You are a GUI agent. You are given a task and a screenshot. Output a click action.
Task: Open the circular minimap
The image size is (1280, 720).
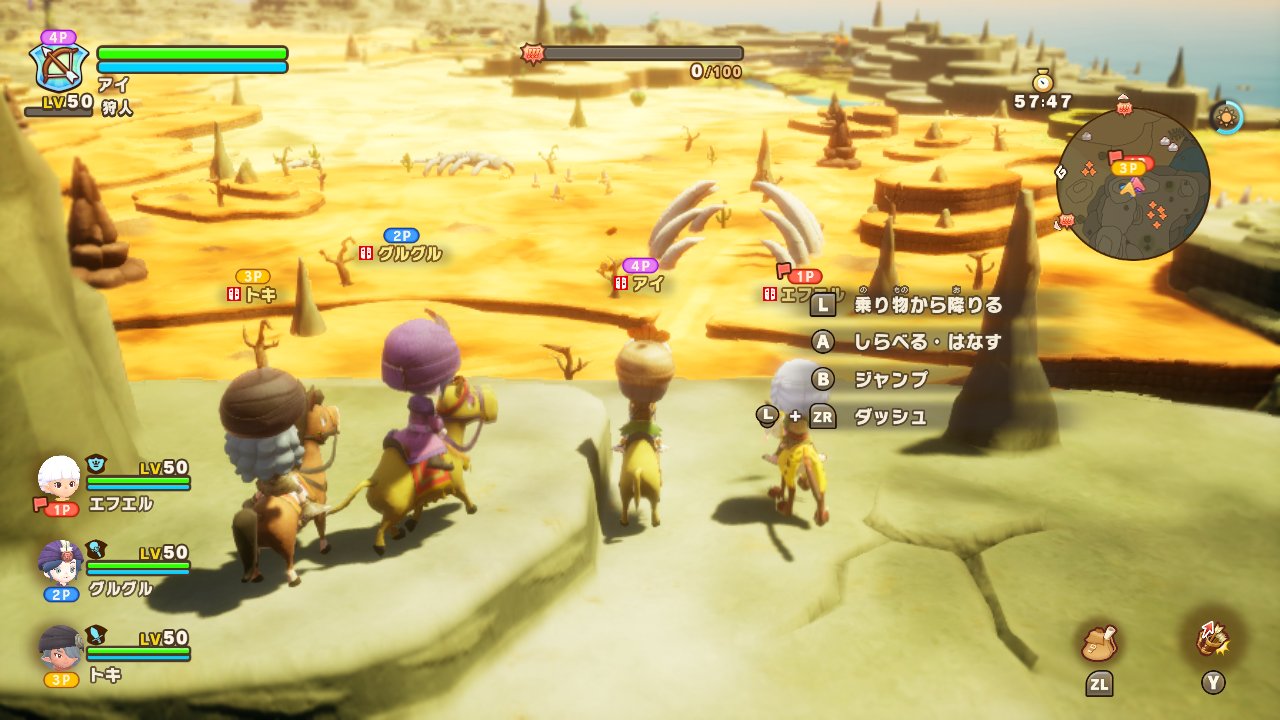tap(1132, 185)
